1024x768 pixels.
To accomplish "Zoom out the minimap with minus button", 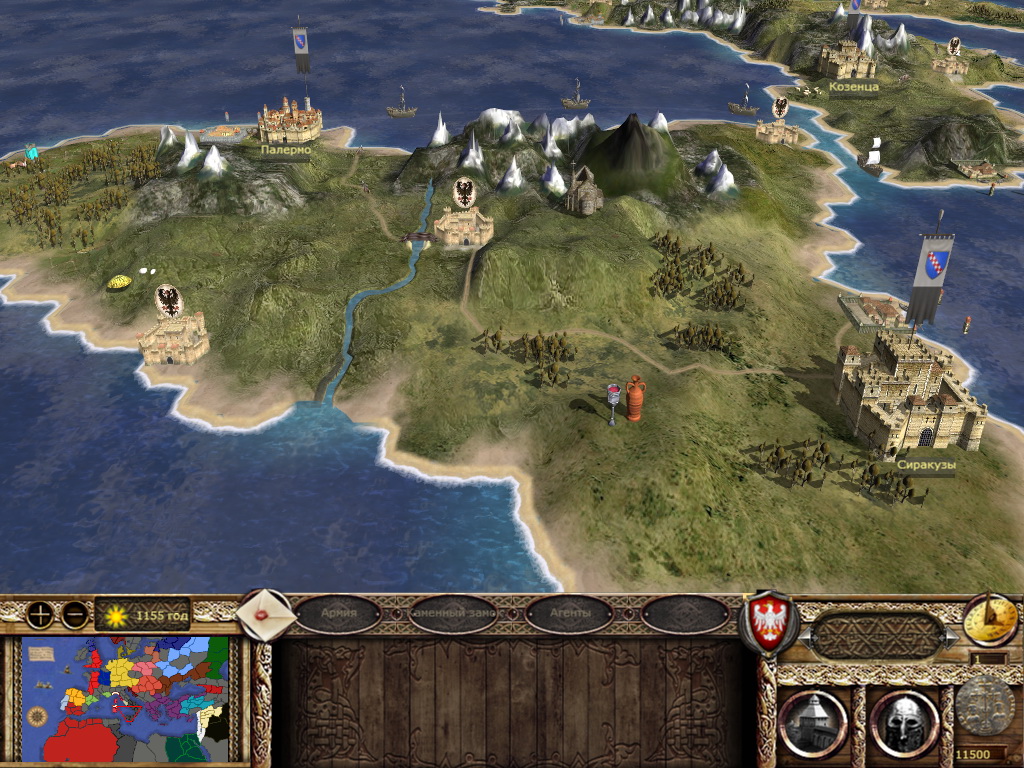I will pos(74,614).
